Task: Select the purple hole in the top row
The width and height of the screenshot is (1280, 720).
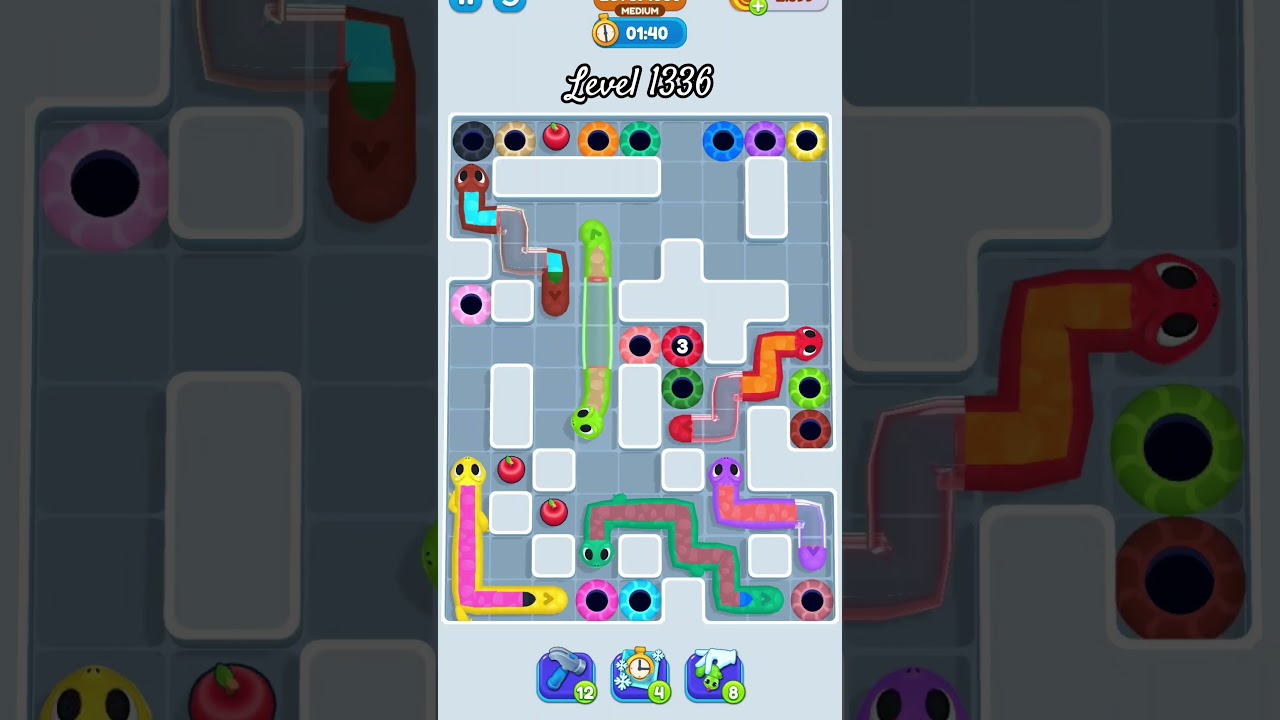Action: tap(765, 140)
